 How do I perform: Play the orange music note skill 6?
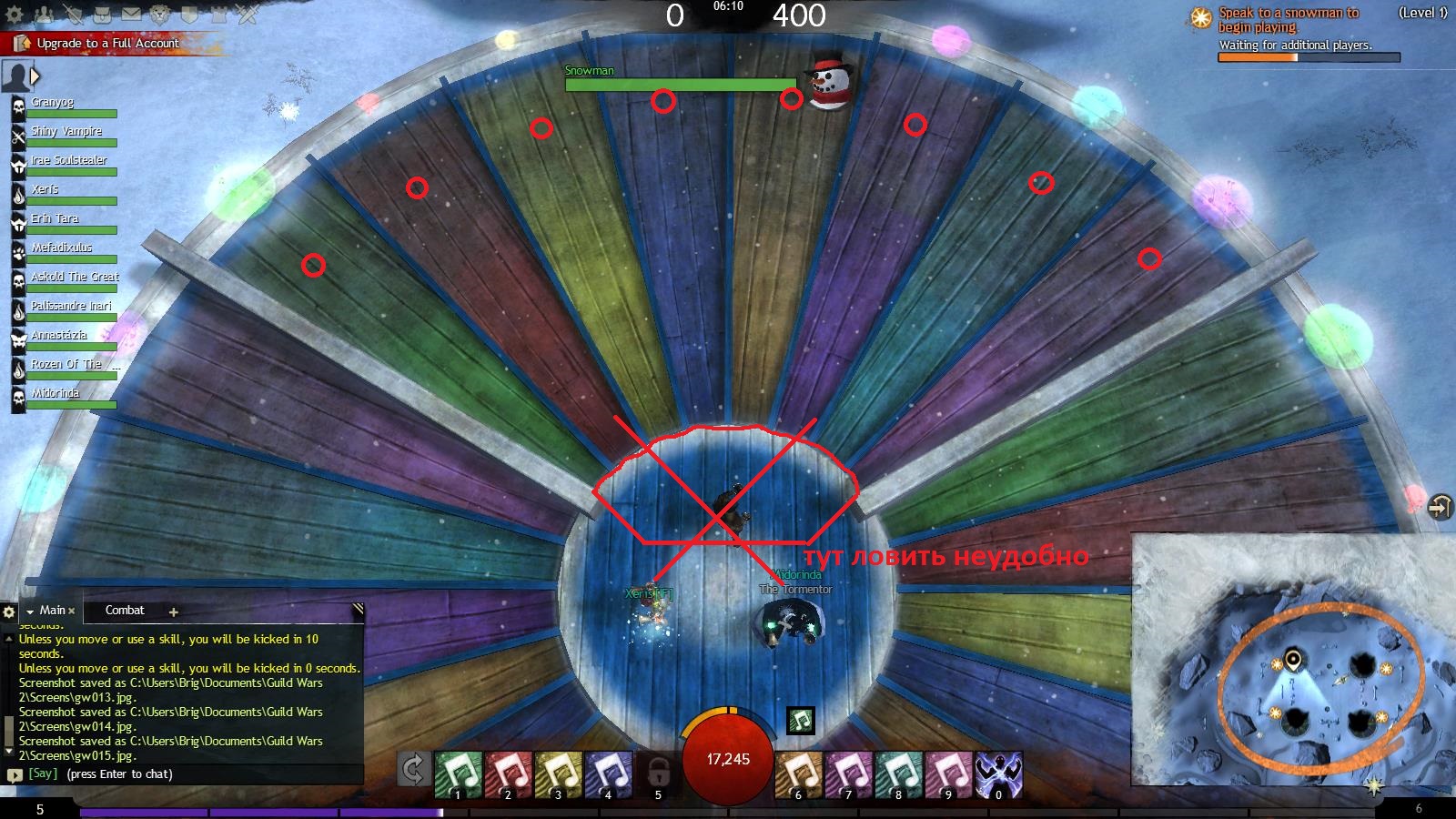click(798, 774)
